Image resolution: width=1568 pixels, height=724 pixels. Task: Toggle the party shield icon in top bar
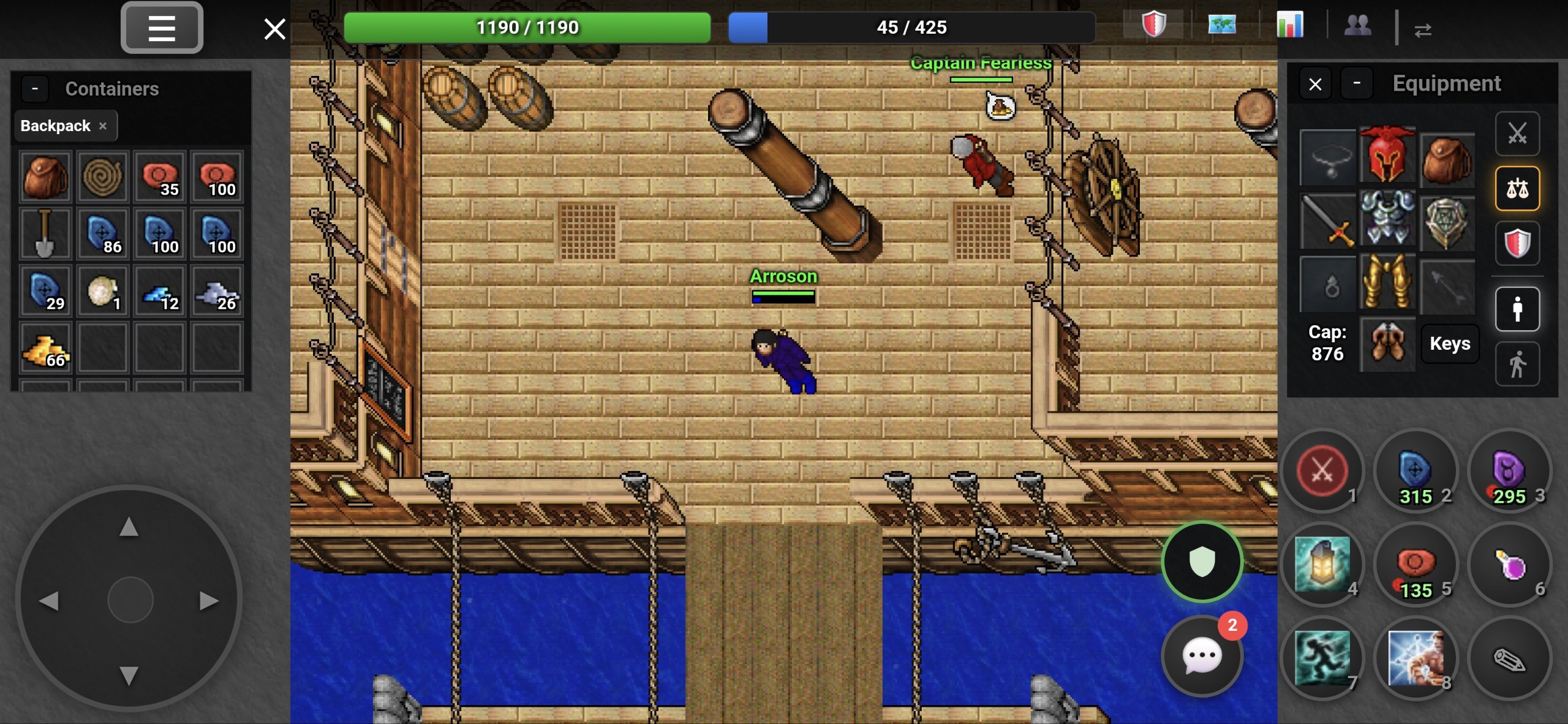pos(1154,26)
